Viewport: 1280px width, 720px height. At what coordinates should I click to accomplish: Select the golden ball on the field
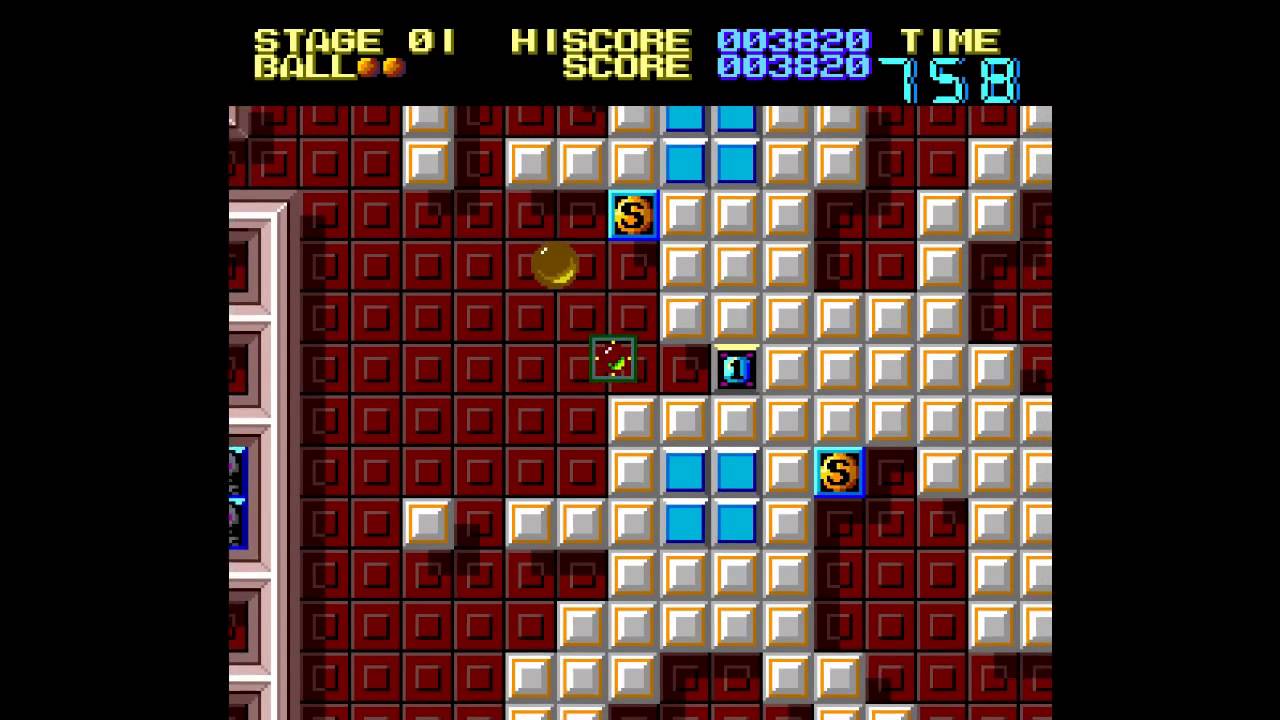point(557,264)
